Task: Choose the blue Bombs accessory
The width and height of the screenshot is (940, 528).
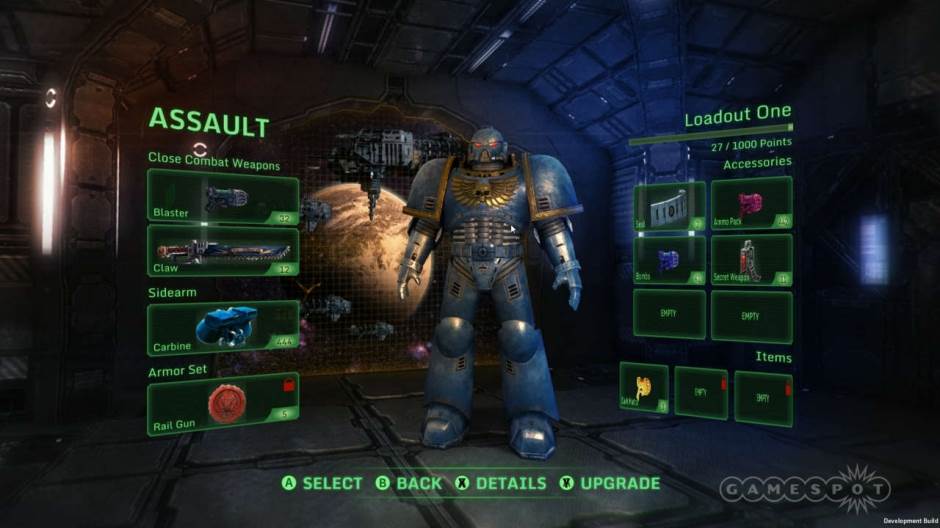Action: tap(669, 260)
